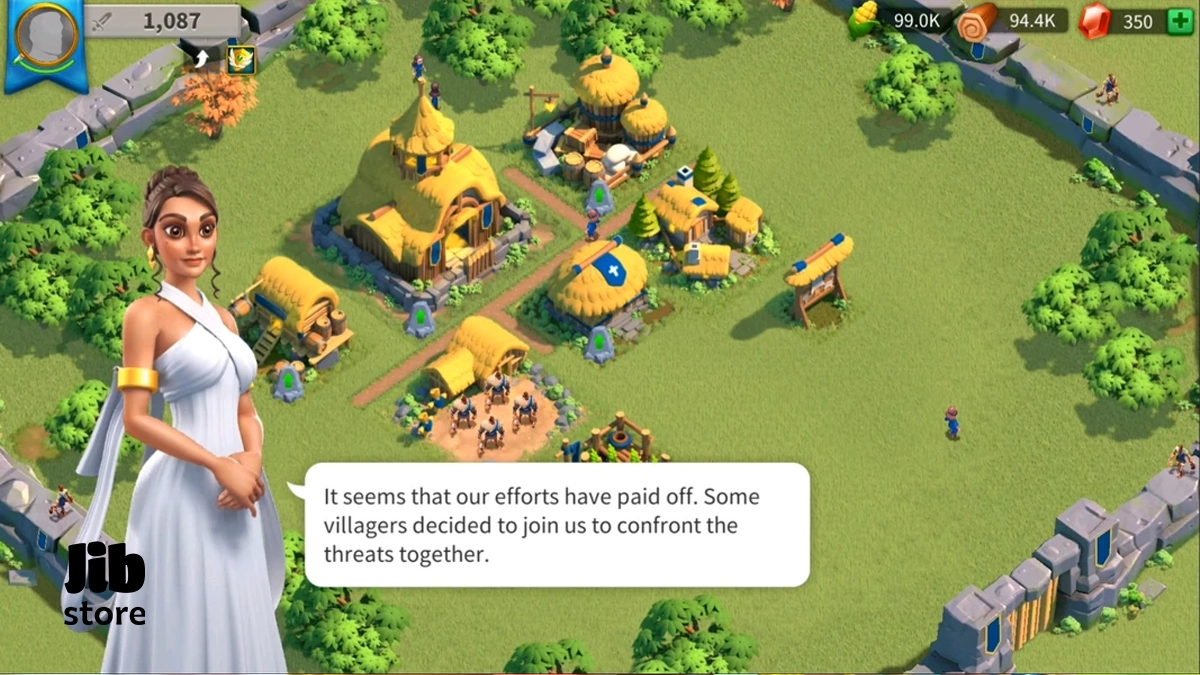This screenshot has height=675, width=1200.
Task: Tap the green plus to buy gems
Action: click(x=1180, y=21)
